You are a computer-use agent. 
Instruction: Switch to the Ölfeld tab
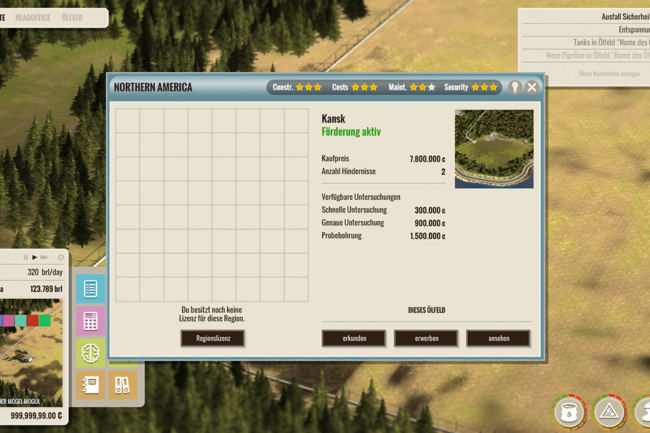click(72, 18)
